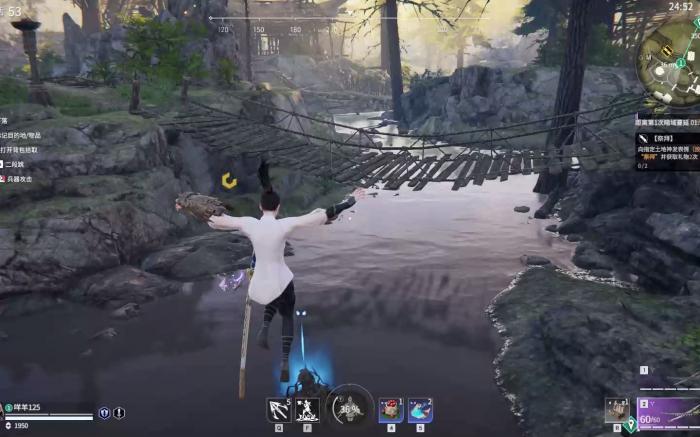Click the circular exclamation mark status icon

(119, 412)
